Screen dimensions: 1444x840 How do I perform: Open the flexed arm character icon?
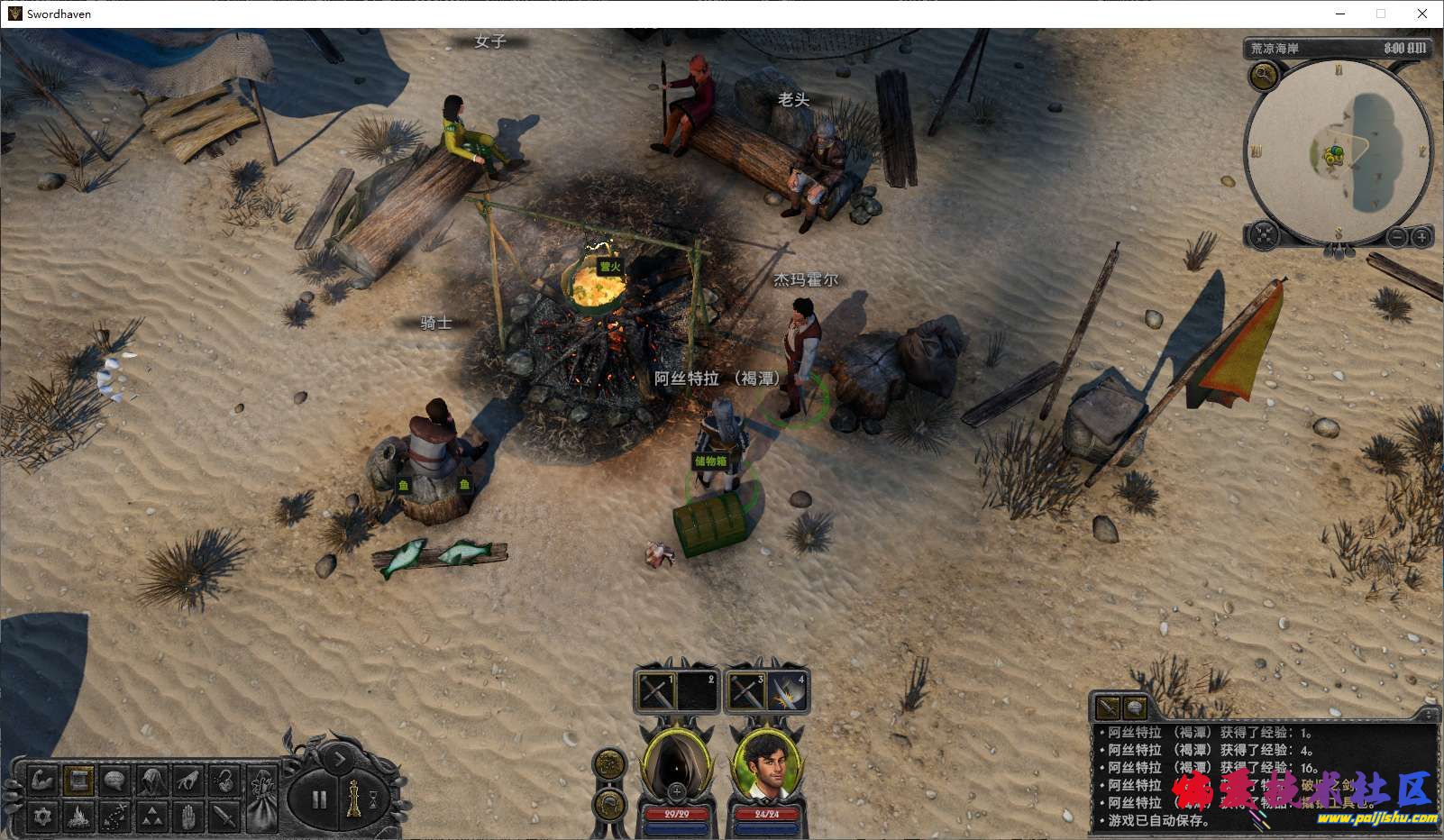pos(42,781)
